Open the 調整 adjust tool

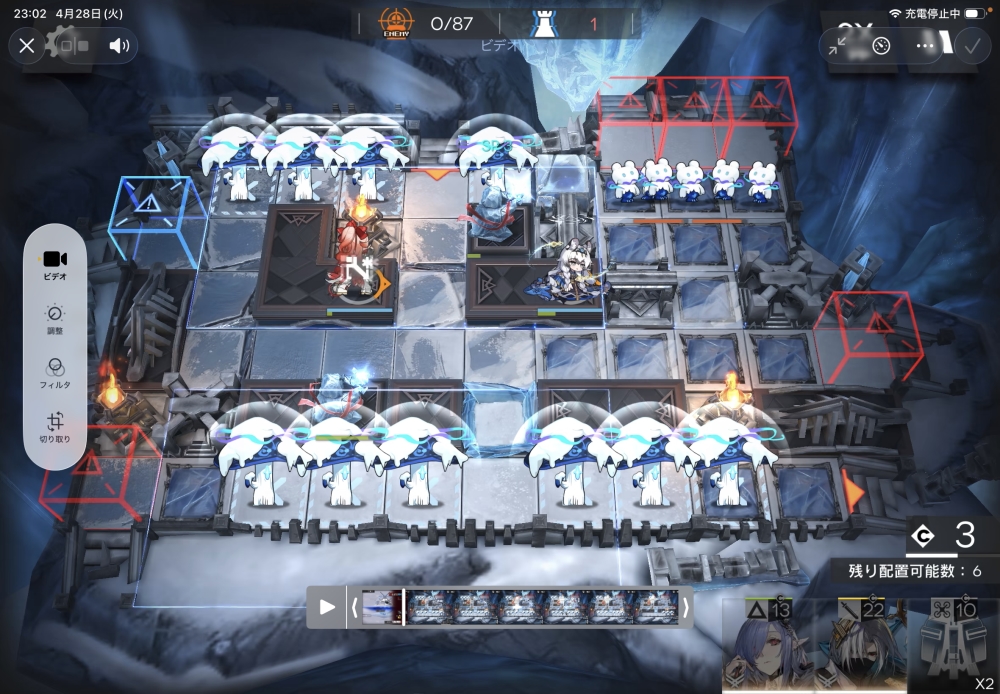[x=56, y=319]
